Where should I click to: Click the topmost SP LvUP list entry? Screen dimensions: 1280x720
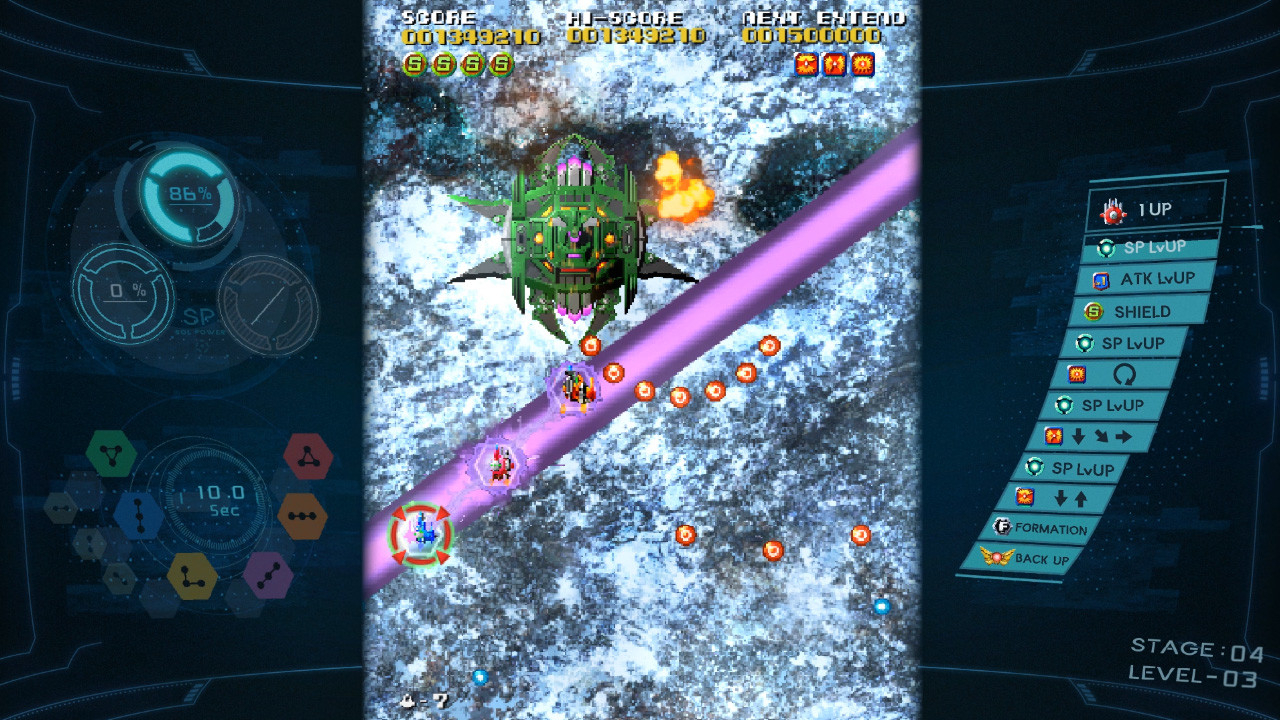tap(1150, 248)
